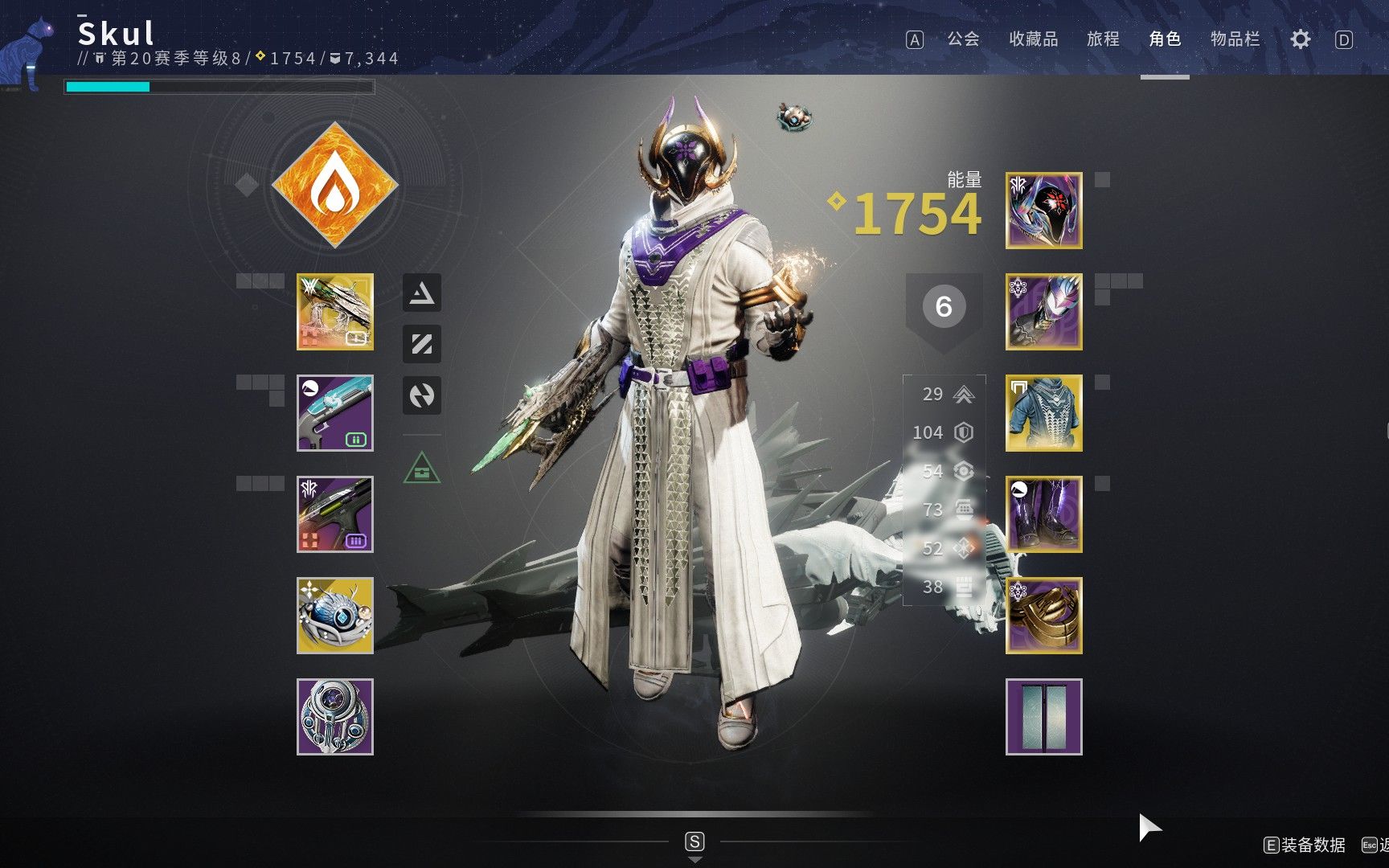Open the artifact level 6 badge

pos(944,307)
